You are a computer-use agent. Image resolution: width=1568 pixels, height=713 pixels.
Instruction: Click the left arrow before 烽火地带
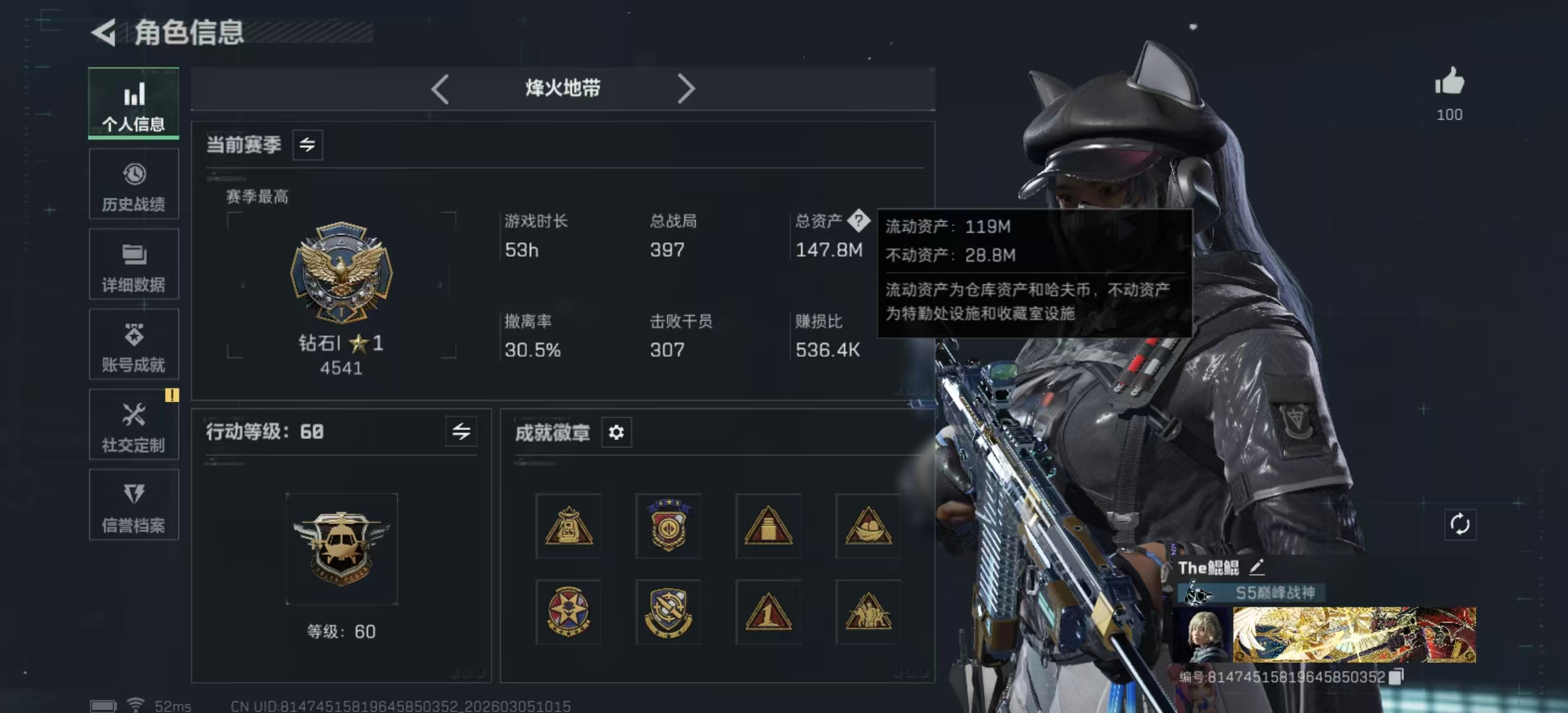point(440,88)
